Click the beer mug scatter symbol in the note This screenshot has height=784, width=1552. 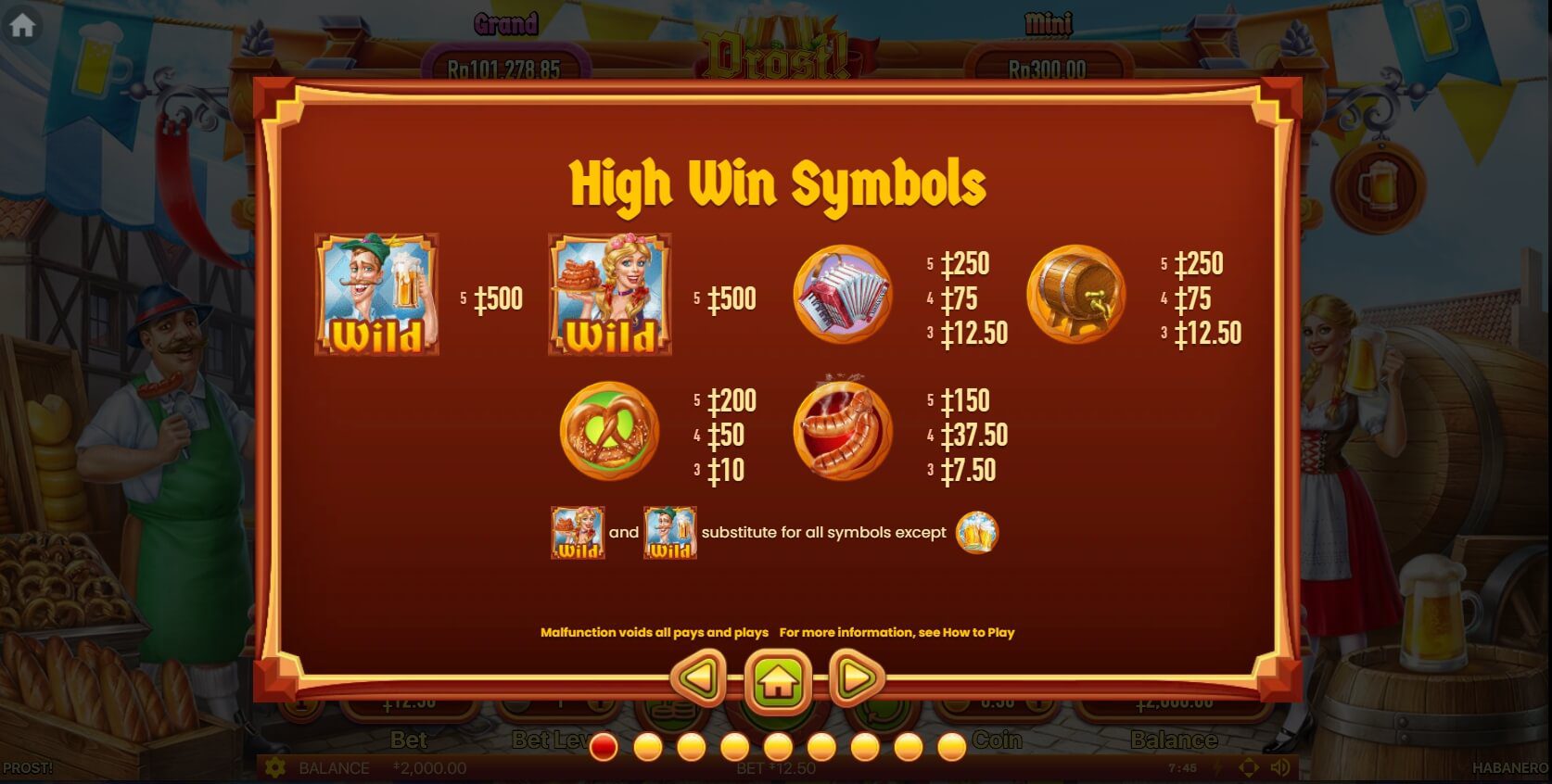tap(978, 533)
